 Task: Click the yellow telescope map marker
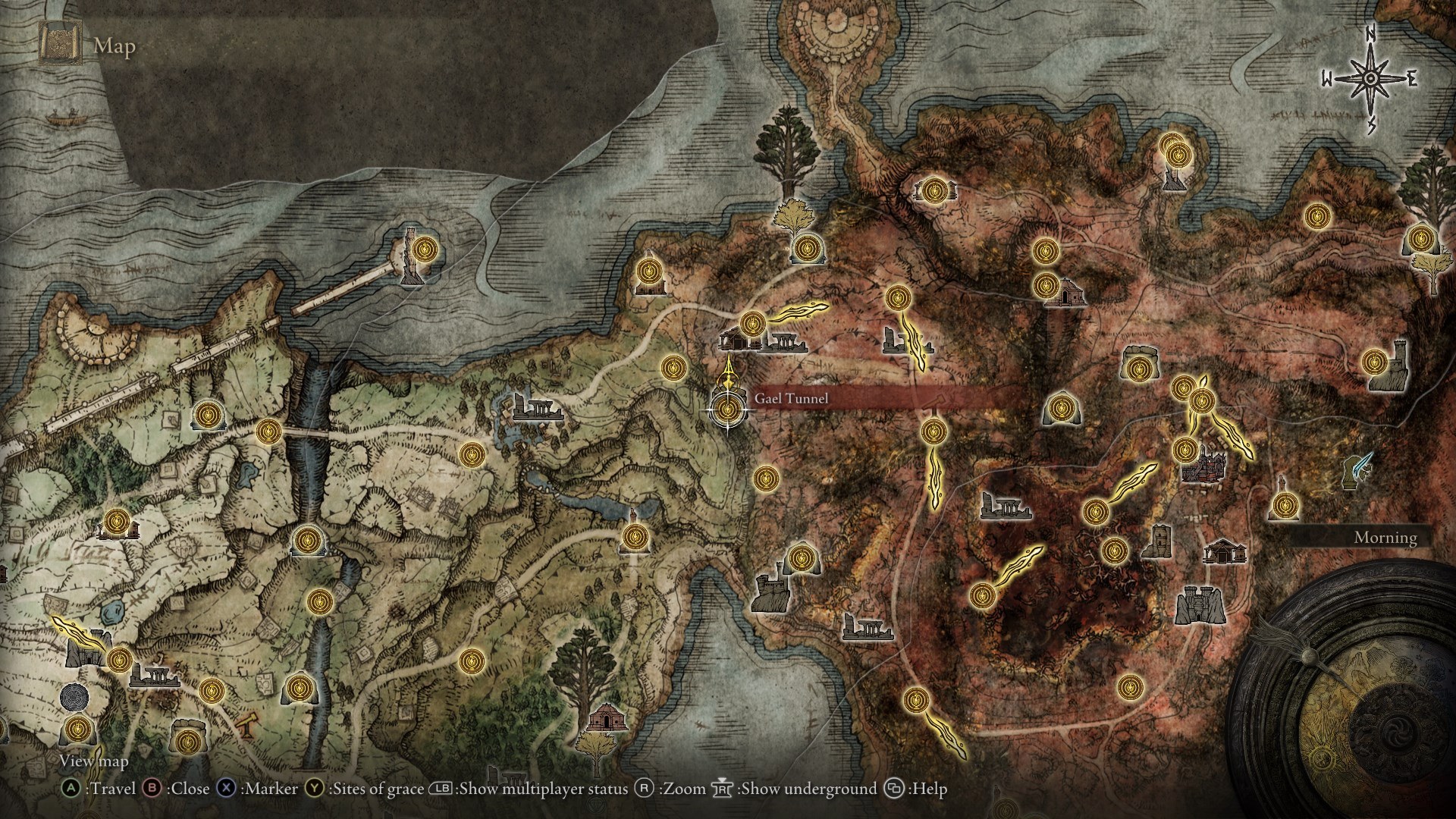[246, 726]
